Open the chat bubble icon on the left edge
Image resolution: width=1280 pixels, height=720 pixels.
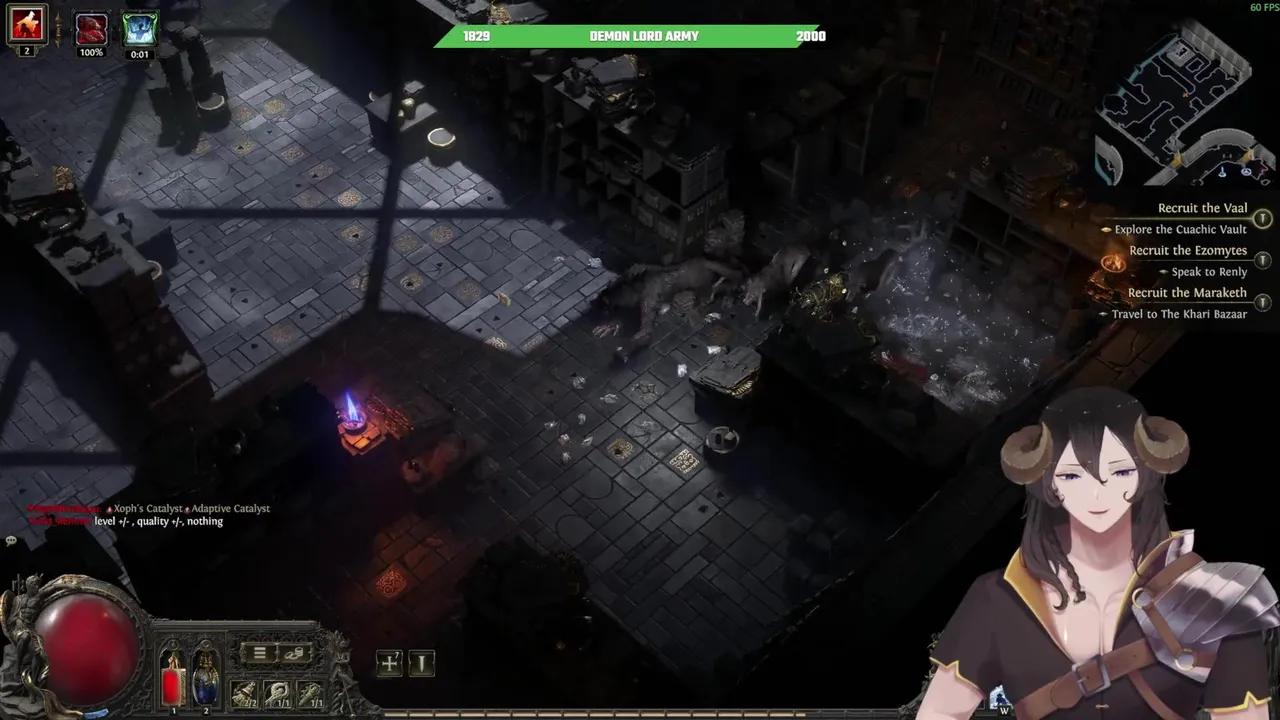click(x=11, y=540)
